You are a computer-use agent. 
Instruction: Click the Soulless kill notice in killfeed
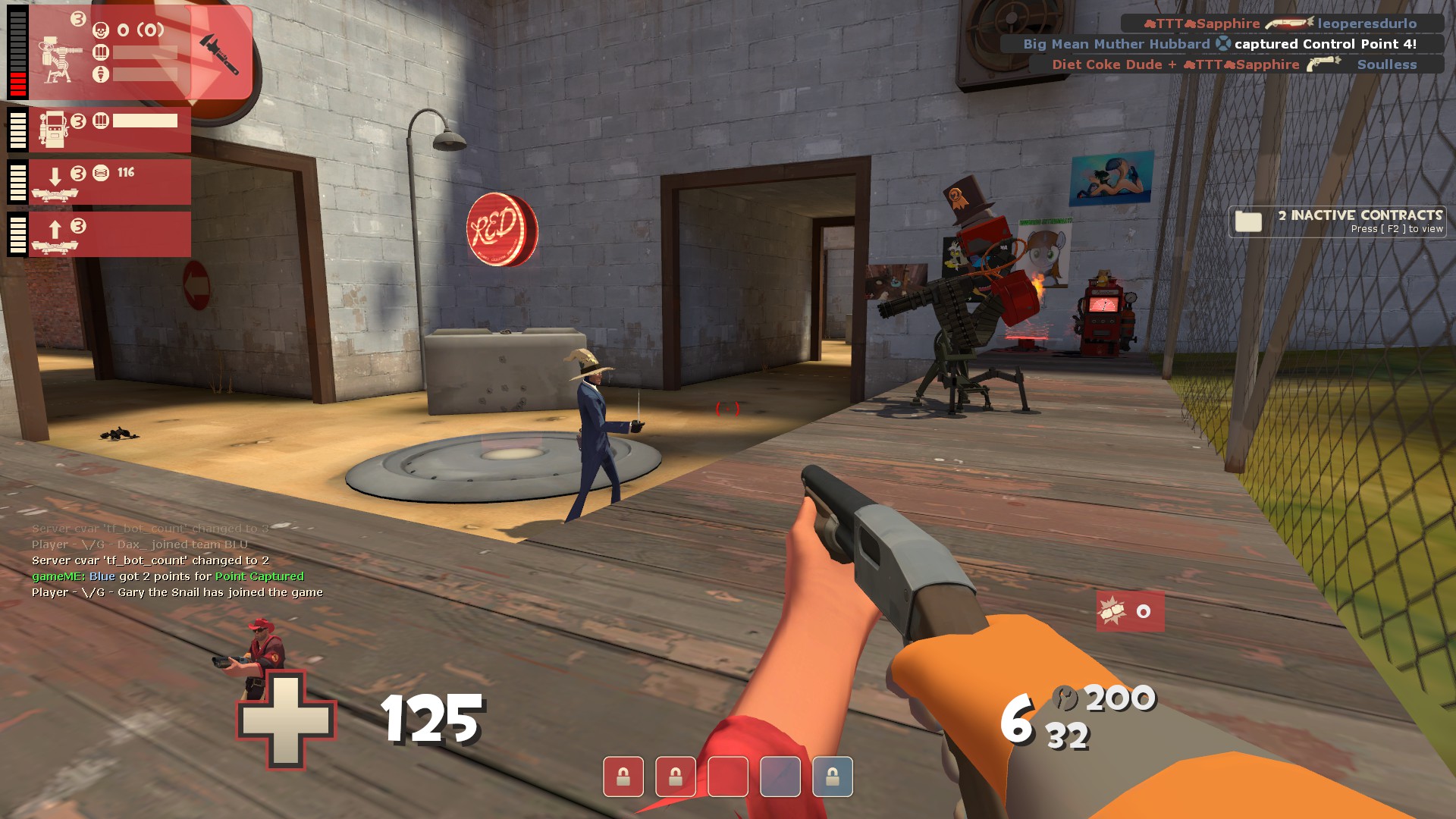[x=1236, y=64]
